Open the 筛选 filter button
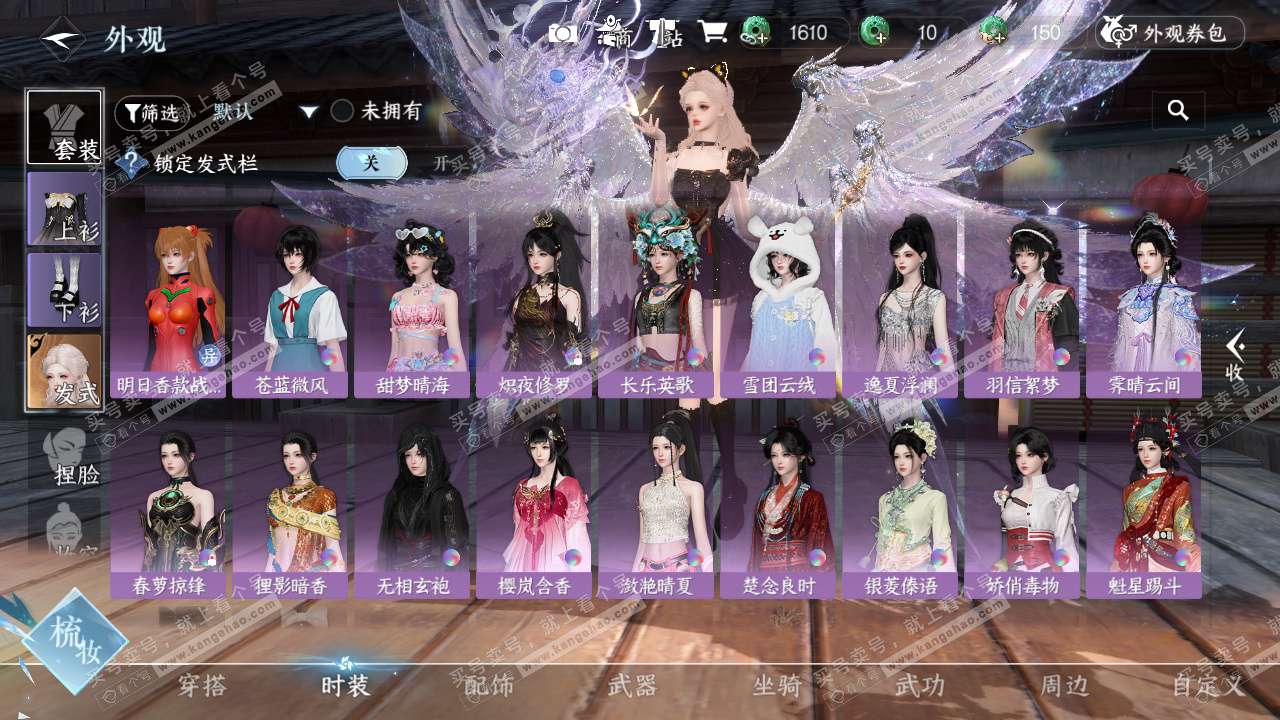This screenshot has height=720, width=1280. click(151, 113)
